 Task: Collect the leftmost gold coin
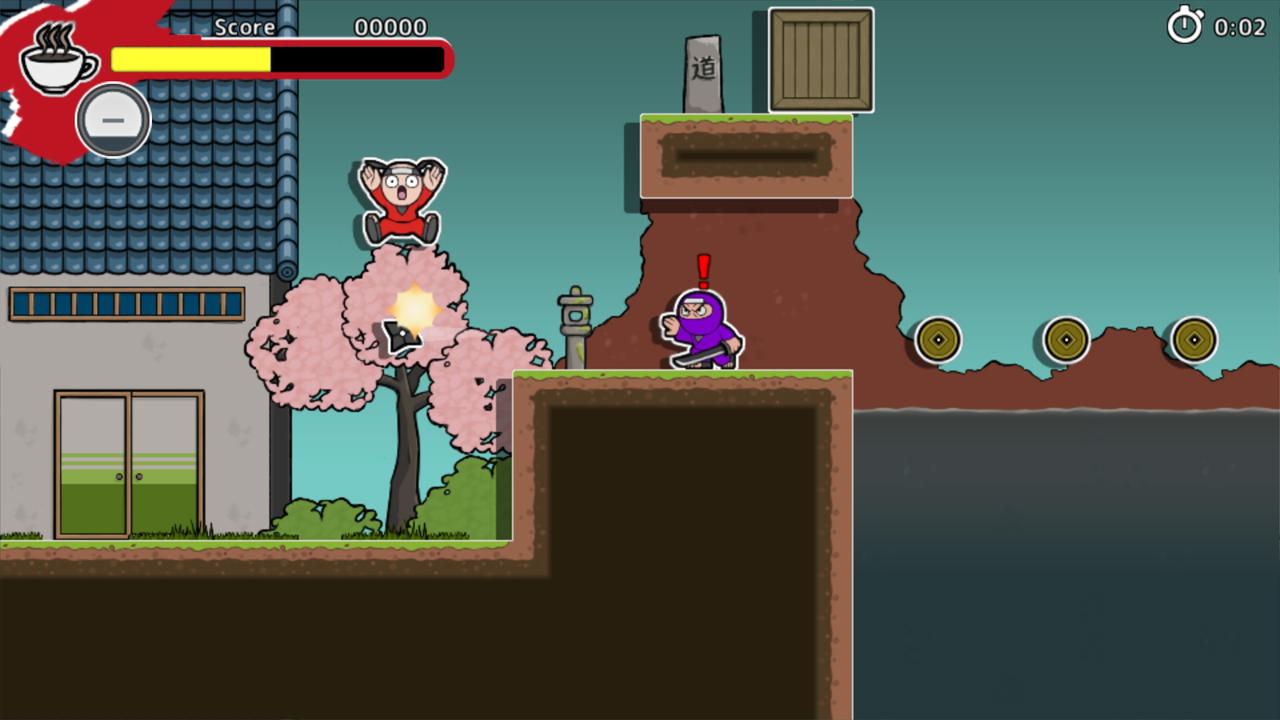pyautogui.click(x=937, y=340)
